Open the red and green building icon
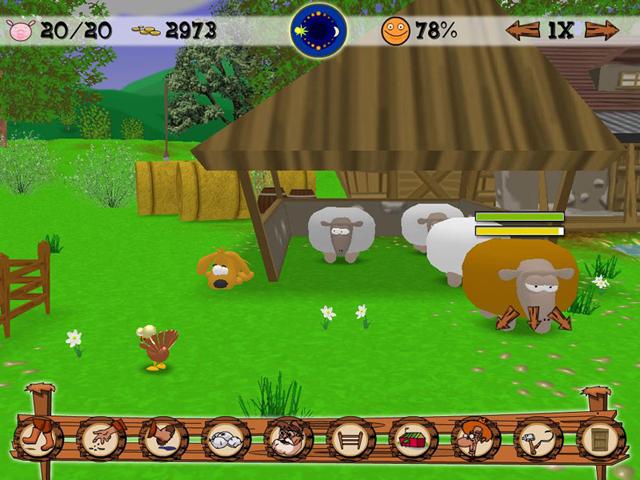Viewport: 640px width, 480px height. pos(412,438)
